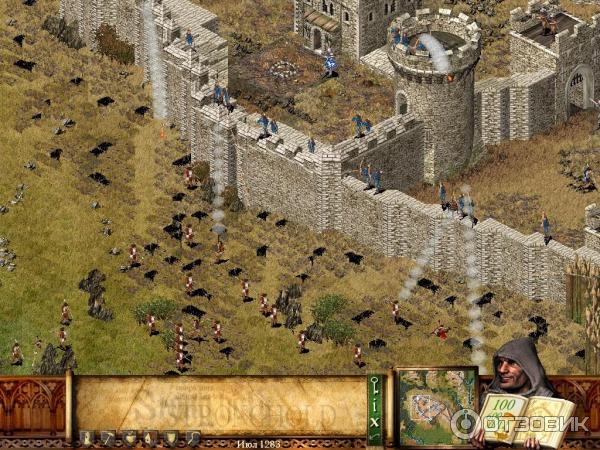Select the pickaxe industry buildings category
Screen dimensions: 600x450
pyautogui.click(x=106, y=437)
